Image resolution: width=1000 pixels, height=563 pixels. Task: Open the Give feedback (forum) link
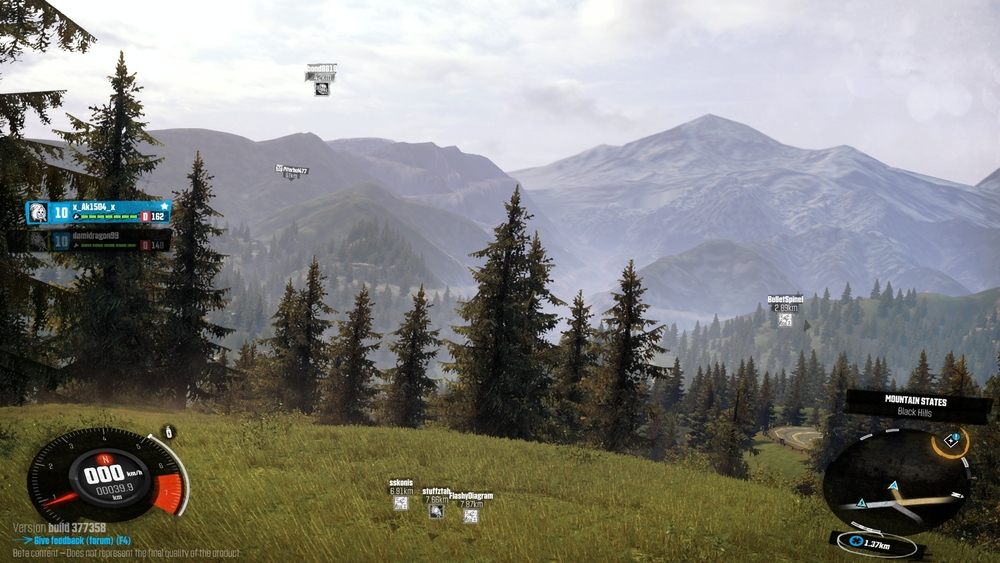coord(82,540)
